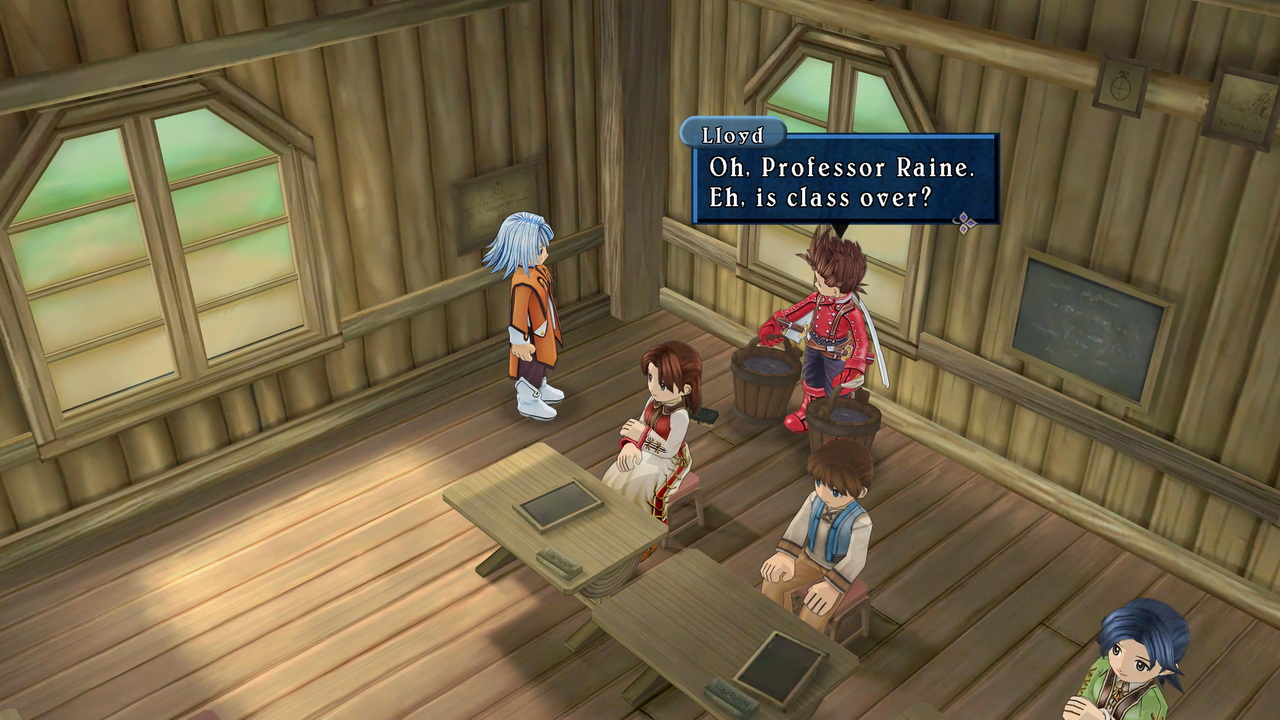Screen dimensions: 1280x720
Task: Advance Lloyd's dialogue text box
Action: click(845, 180)
